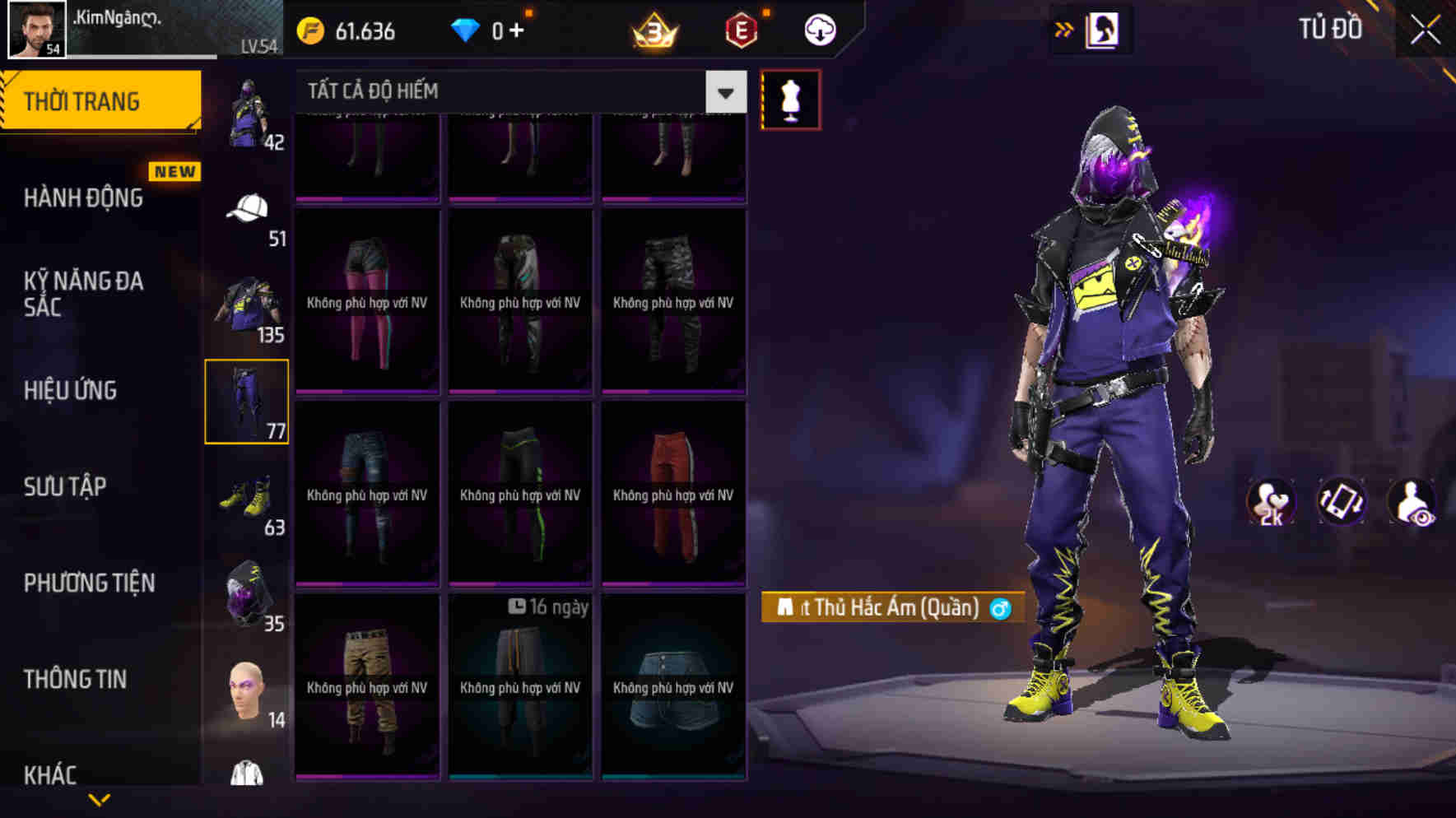Viewport: 1456px width, 818px height.
Task: Select HIỆU ỨNG in the left menu
Action: pyautogui.click(x=70, y=391)
